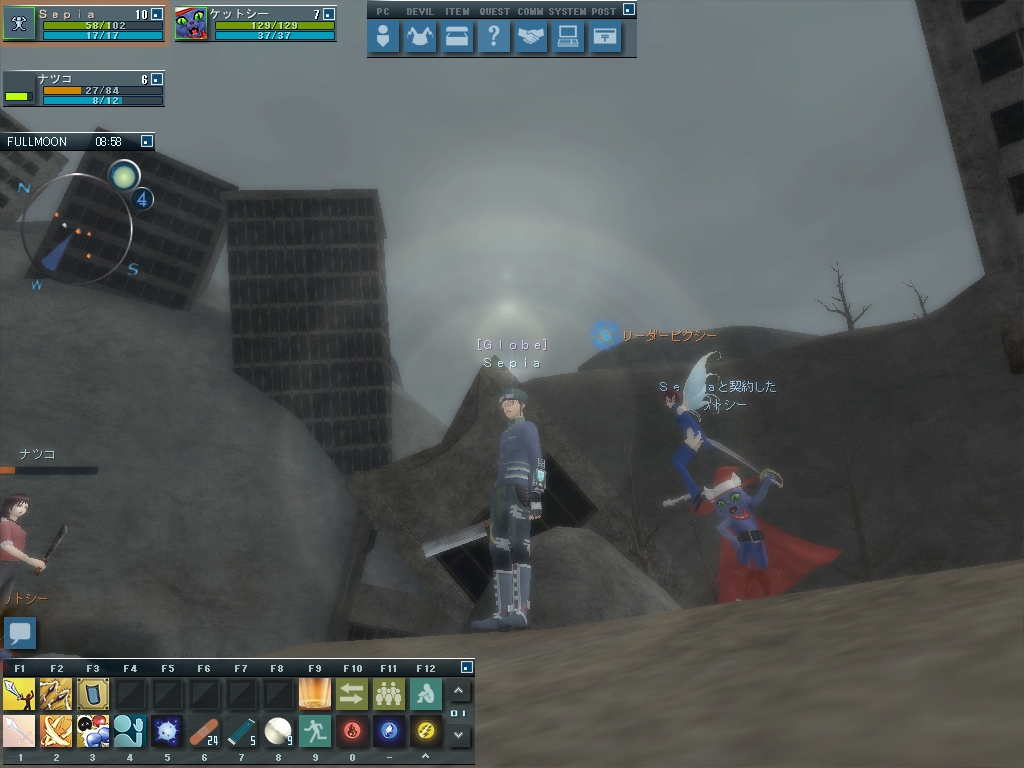Open the SYSTEM menu
1024x768 pixels.
coord(568,37)
